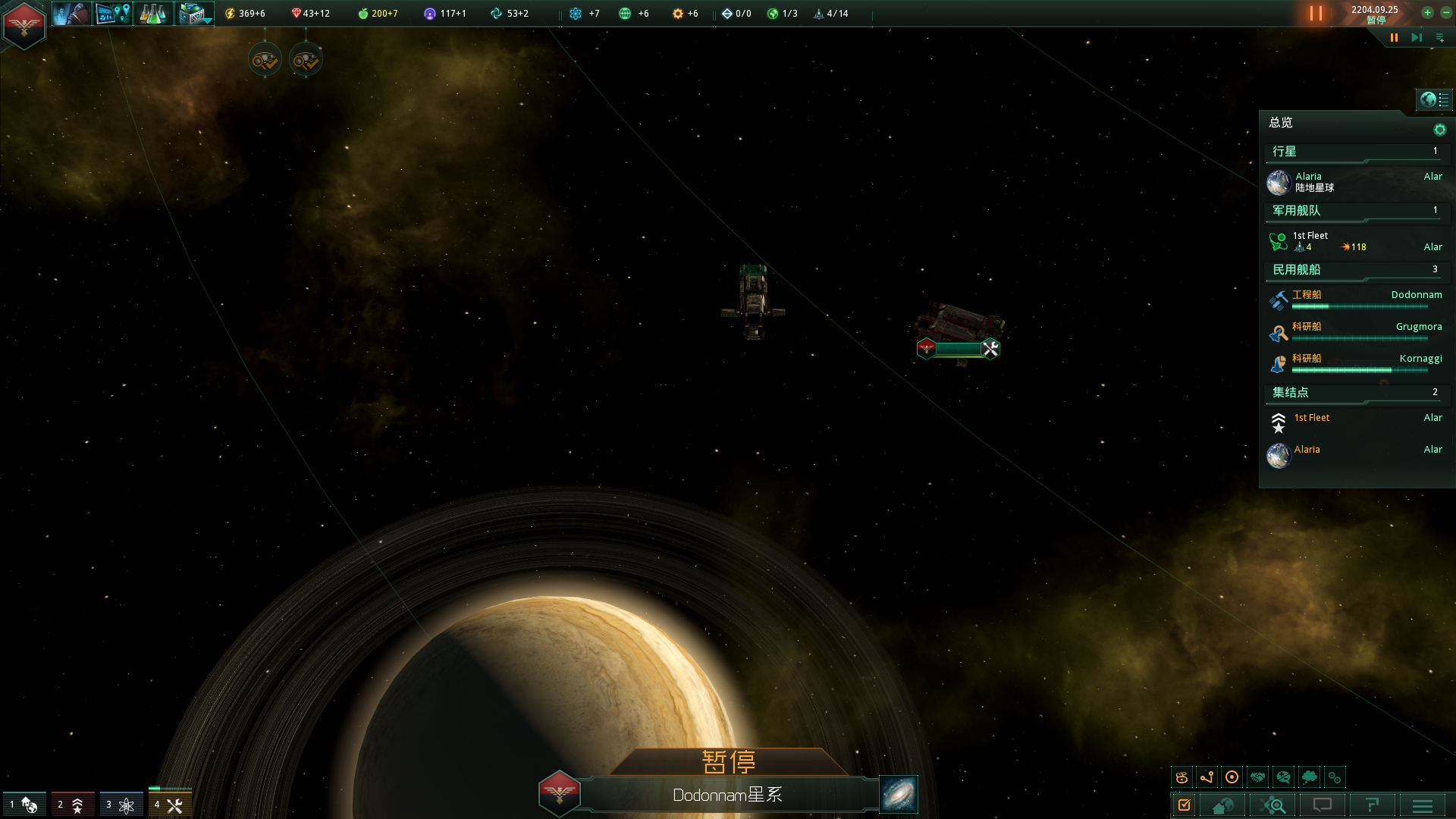Viewport: 1456px width, 819px height.
Task: Open the help question mark button
Action: coord(1372,805)
